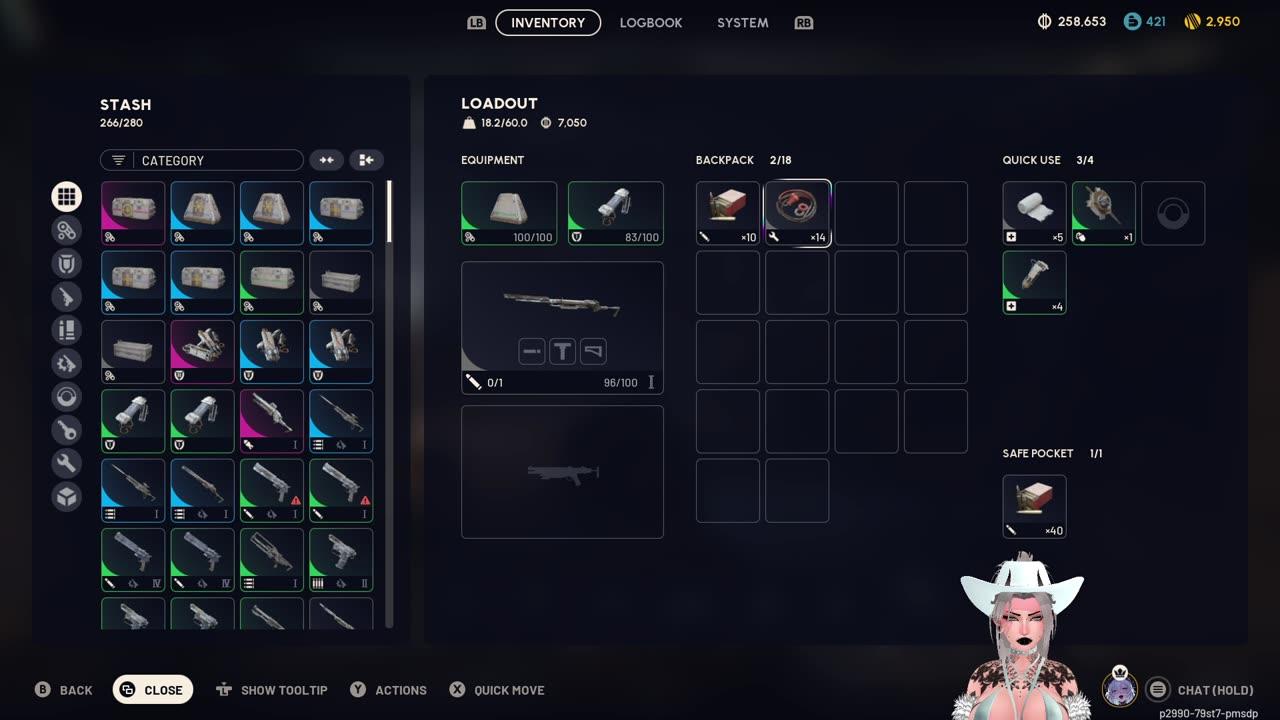Image resolution: width=1280 pixels, height=720 pixels.
Task: Select the armor shield filter icon
Action: click(66, 263)
